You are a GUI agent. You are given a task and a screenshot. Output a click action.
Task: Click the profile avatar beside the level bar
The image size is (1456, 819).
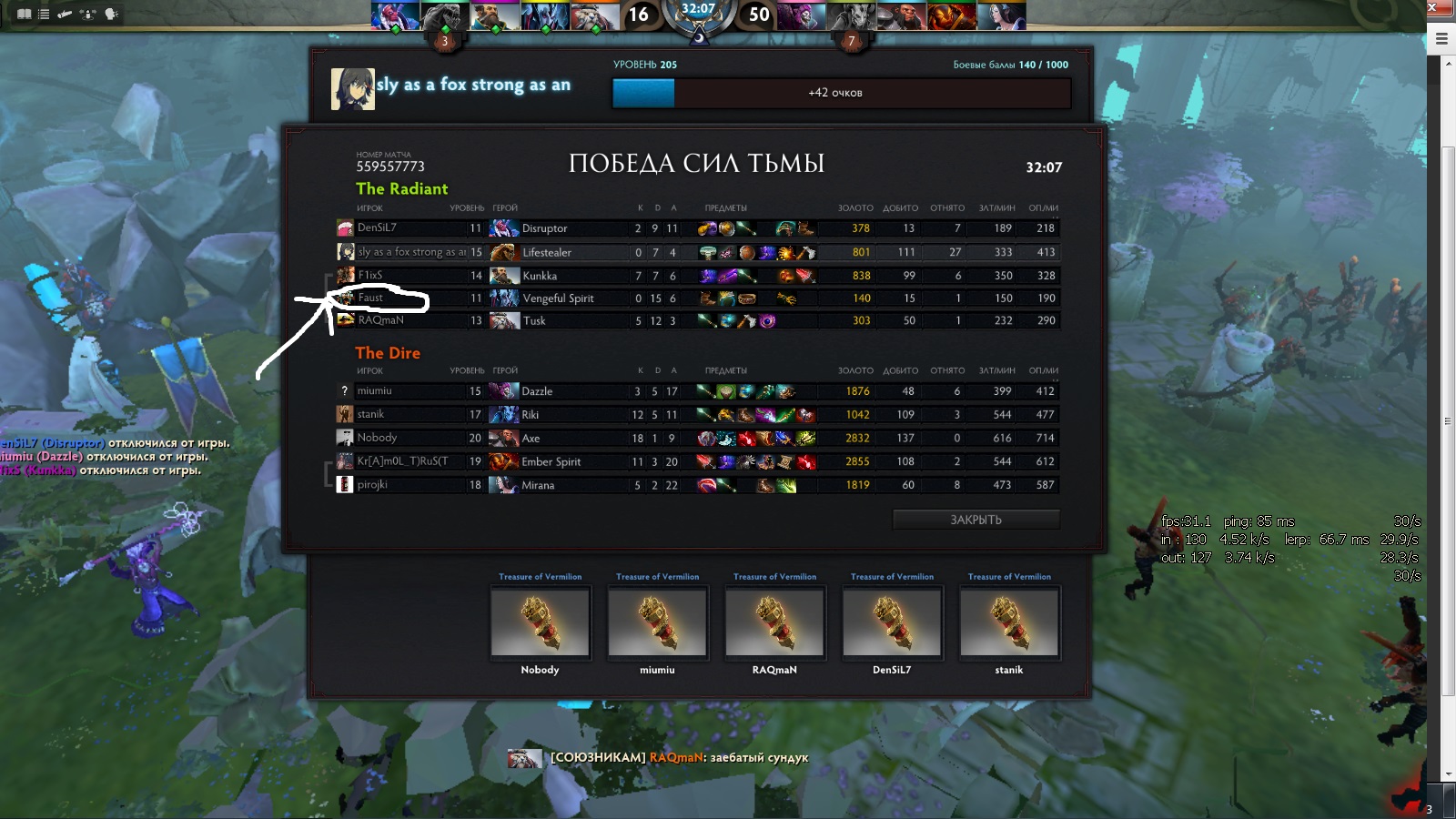coord(352,89)
